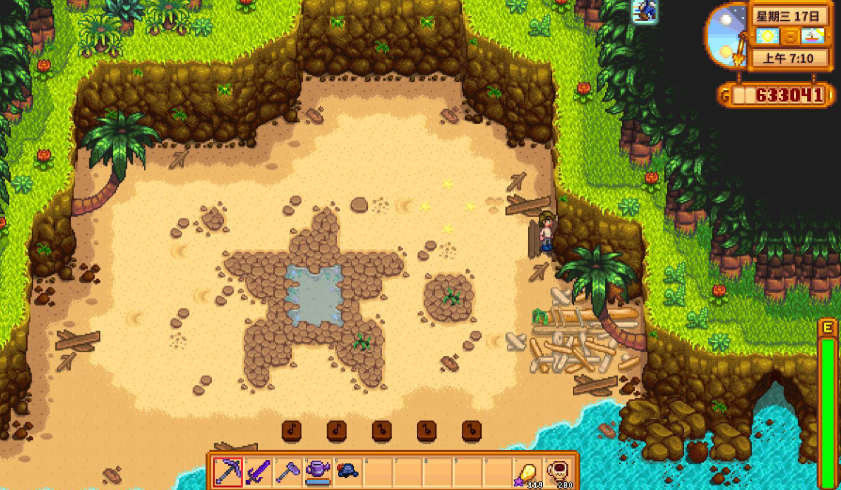Screen dimensions: 841x490
Task: Select the purple watering can slot
Action: pos(318,470)
